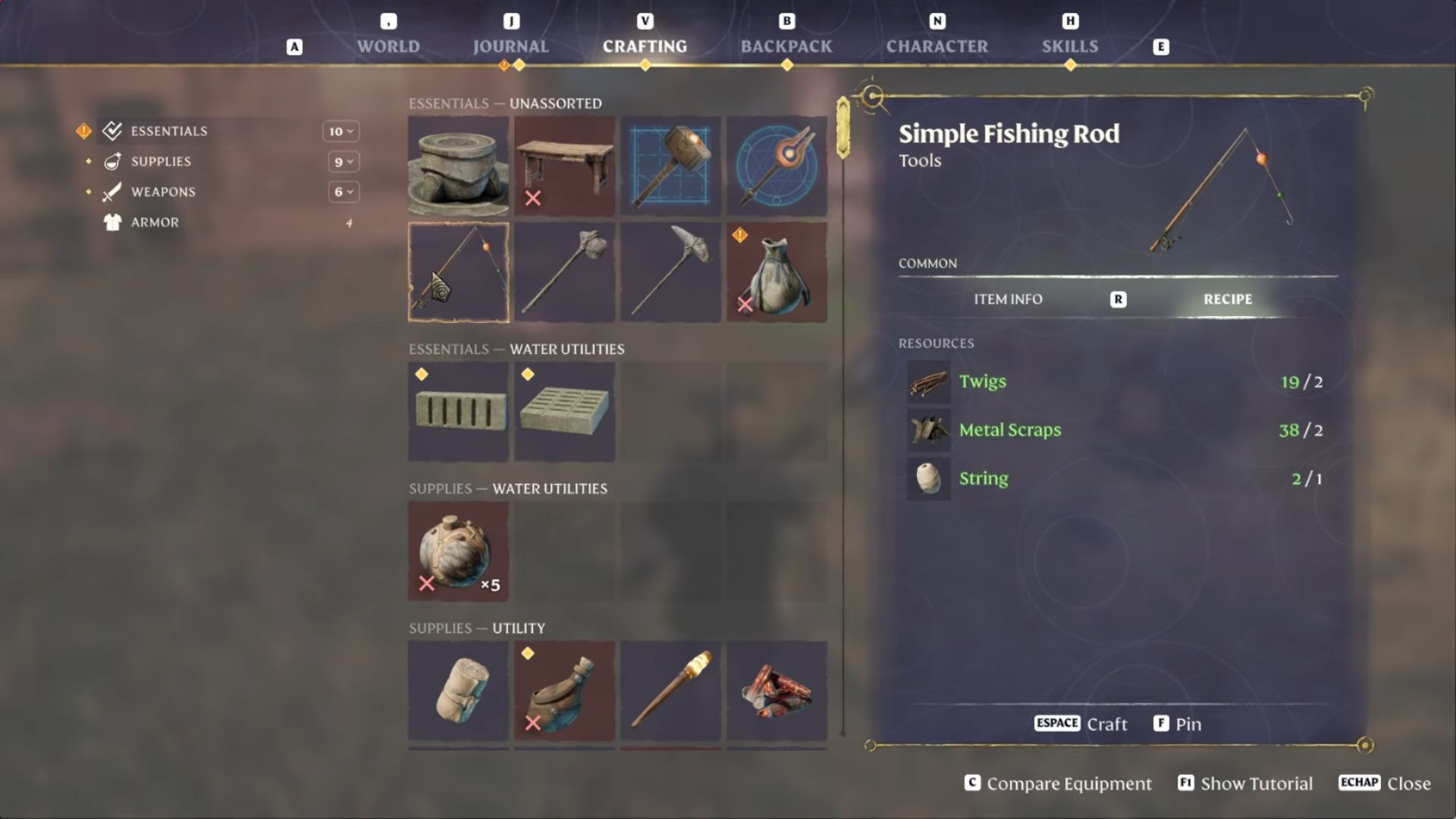Select the stone brick recipe
This screenshot has height=819, width=1456.
(x=458, y=412)
